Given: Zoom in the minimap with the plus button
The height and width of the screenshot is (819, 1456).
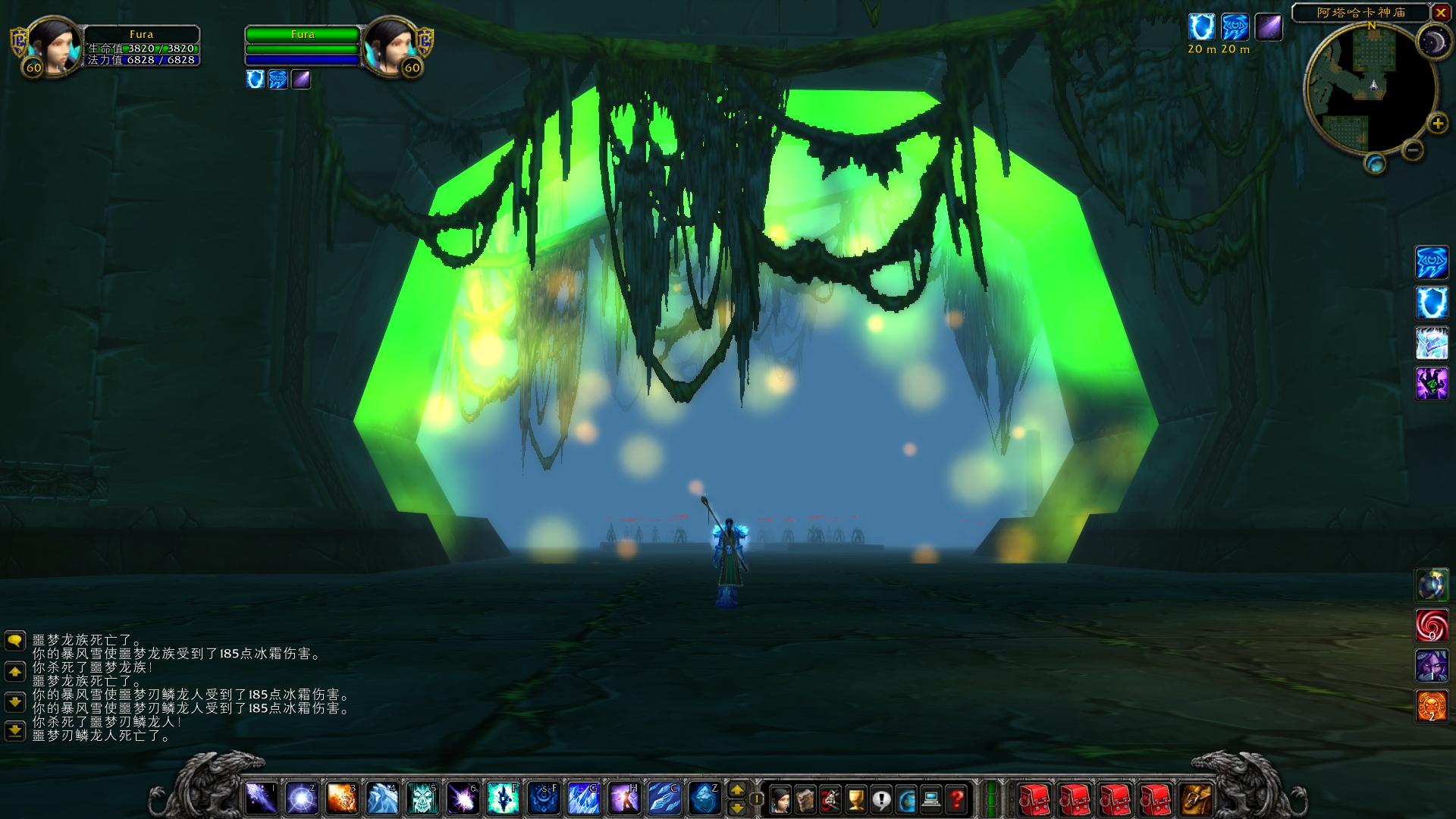Looking at the screenshot, I should point(1437,124).
